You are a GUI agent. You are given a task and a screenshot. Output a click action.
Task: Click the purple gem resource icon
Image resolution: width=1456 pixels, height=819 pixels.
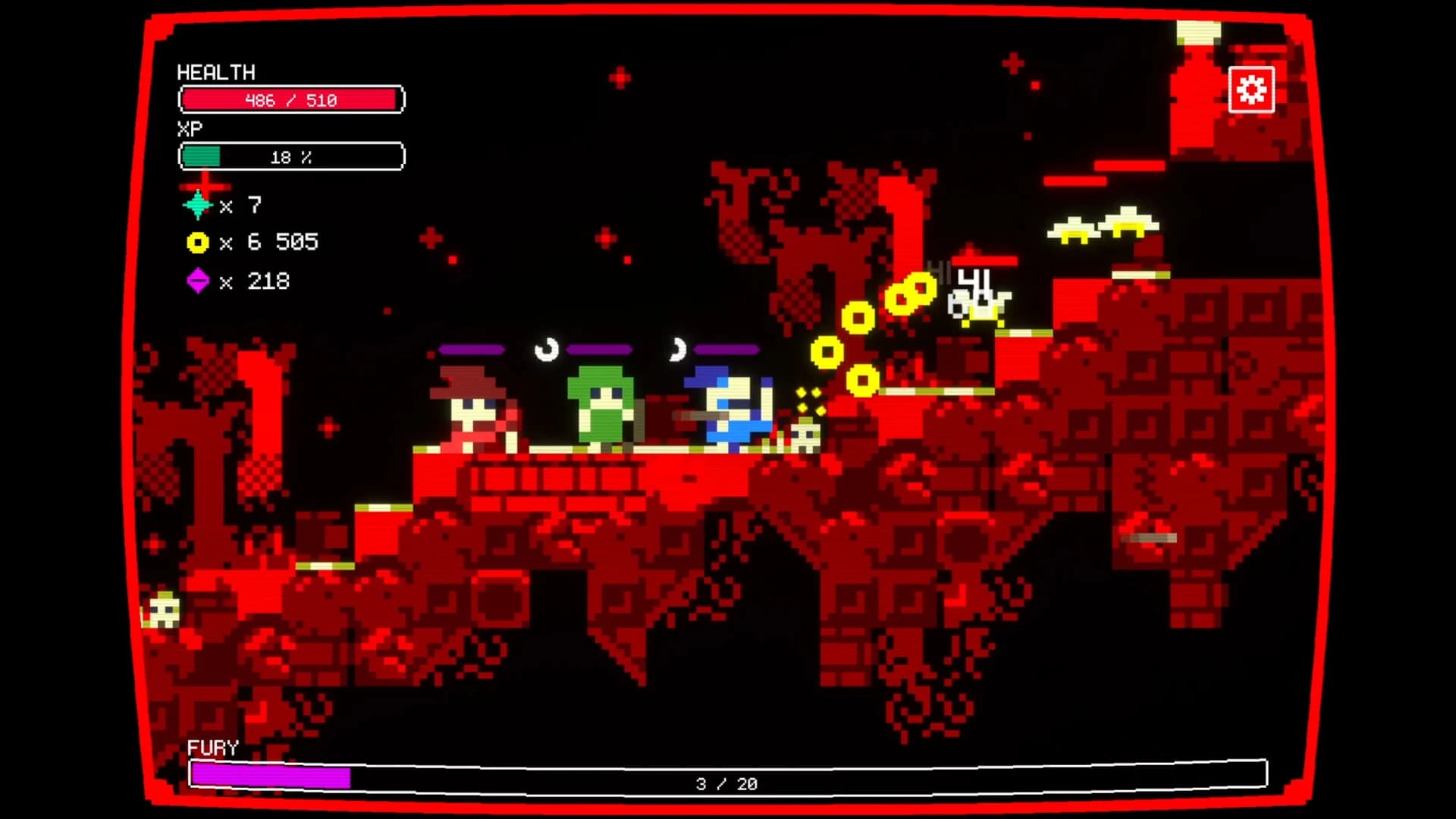click(x=199, y=281)
